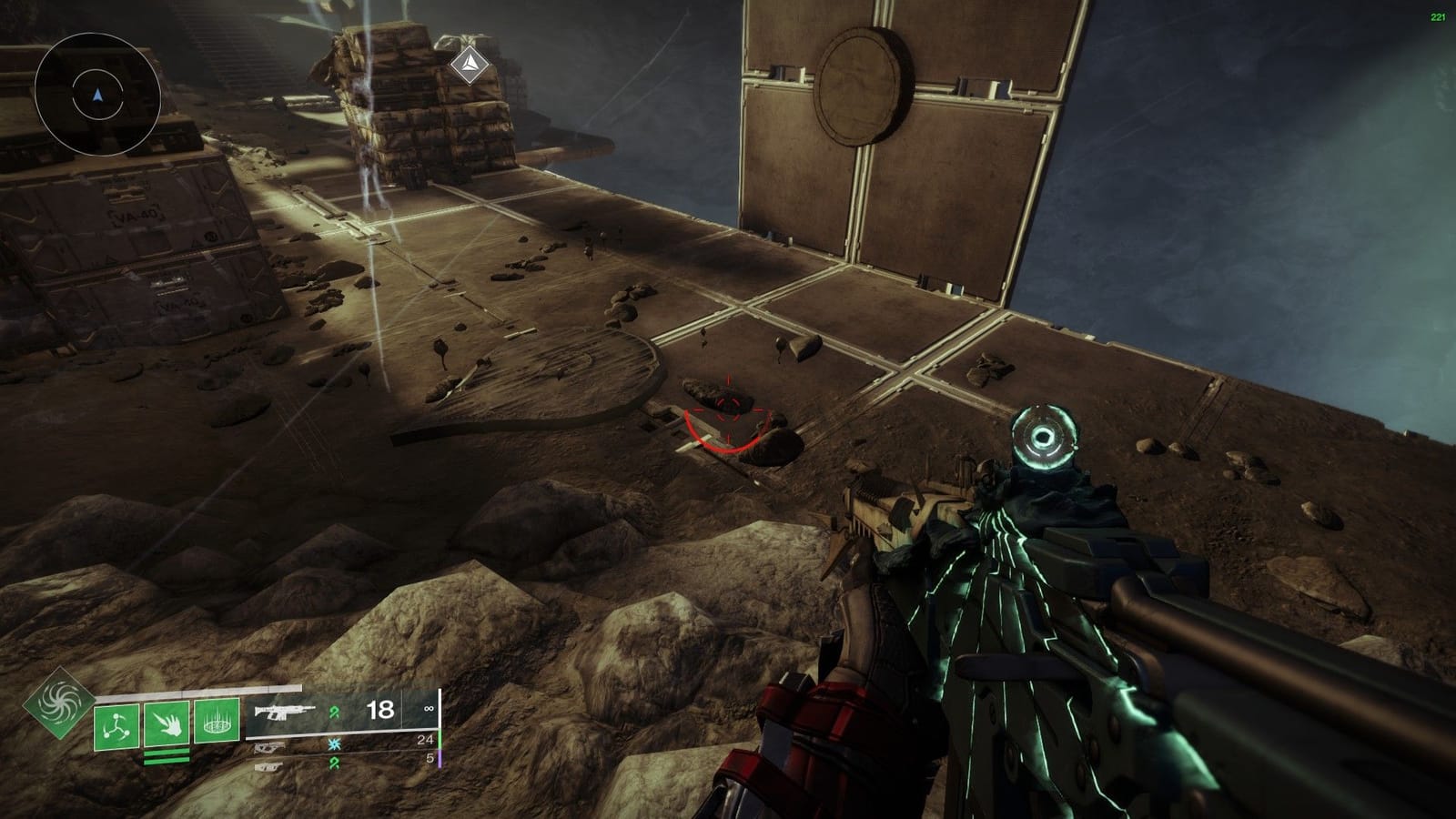The height and width of the screenshot is (819, 1456).
Task: Select the melee ability hand icon
Action: point(166,723)
